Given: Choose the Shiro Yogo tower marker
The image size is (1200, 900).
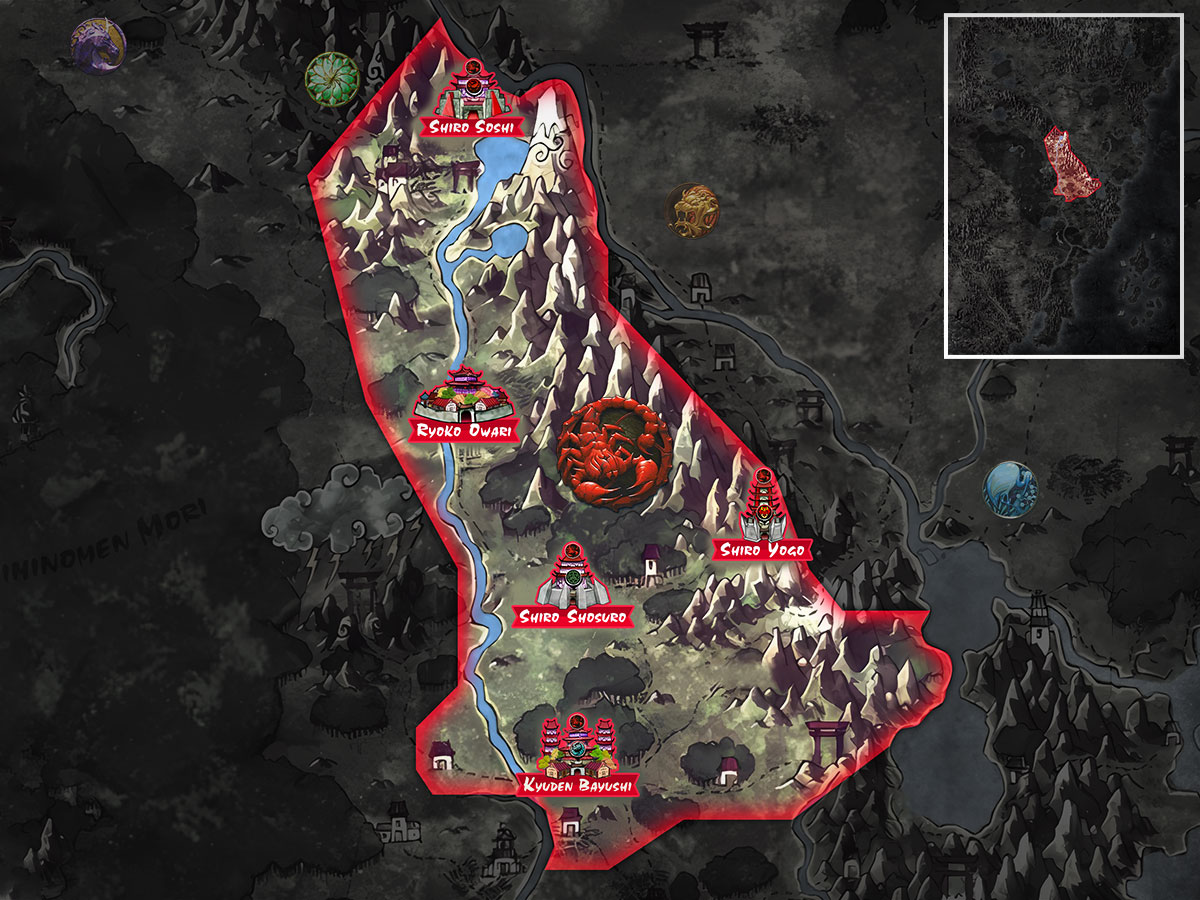Looking at the screenshot, I should tap(762, 510).
